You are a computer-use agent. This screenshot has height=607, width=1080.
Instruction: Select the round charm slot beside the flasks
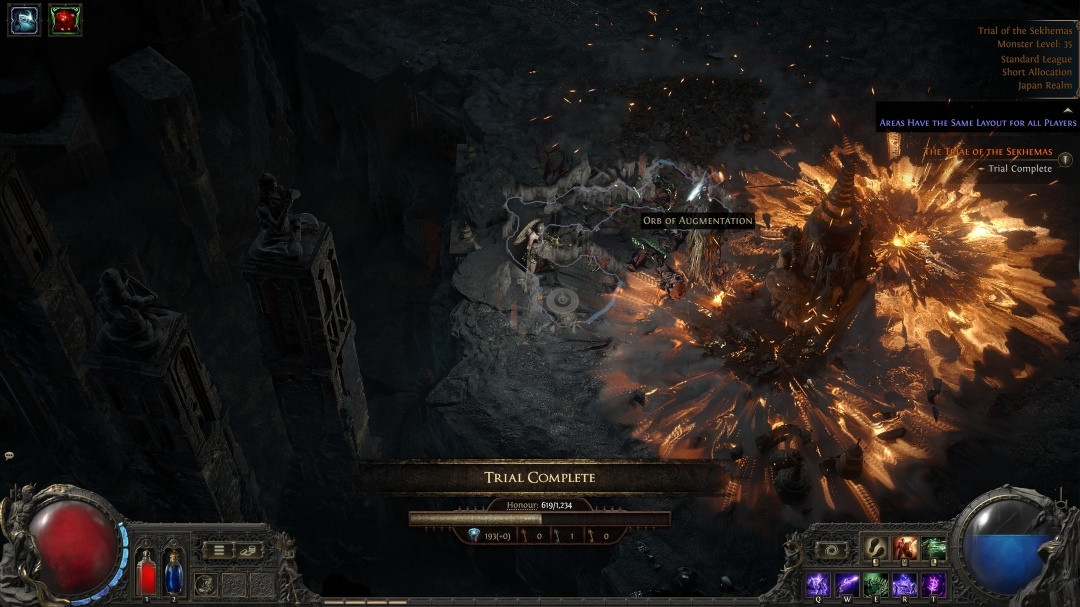[205, 584]
